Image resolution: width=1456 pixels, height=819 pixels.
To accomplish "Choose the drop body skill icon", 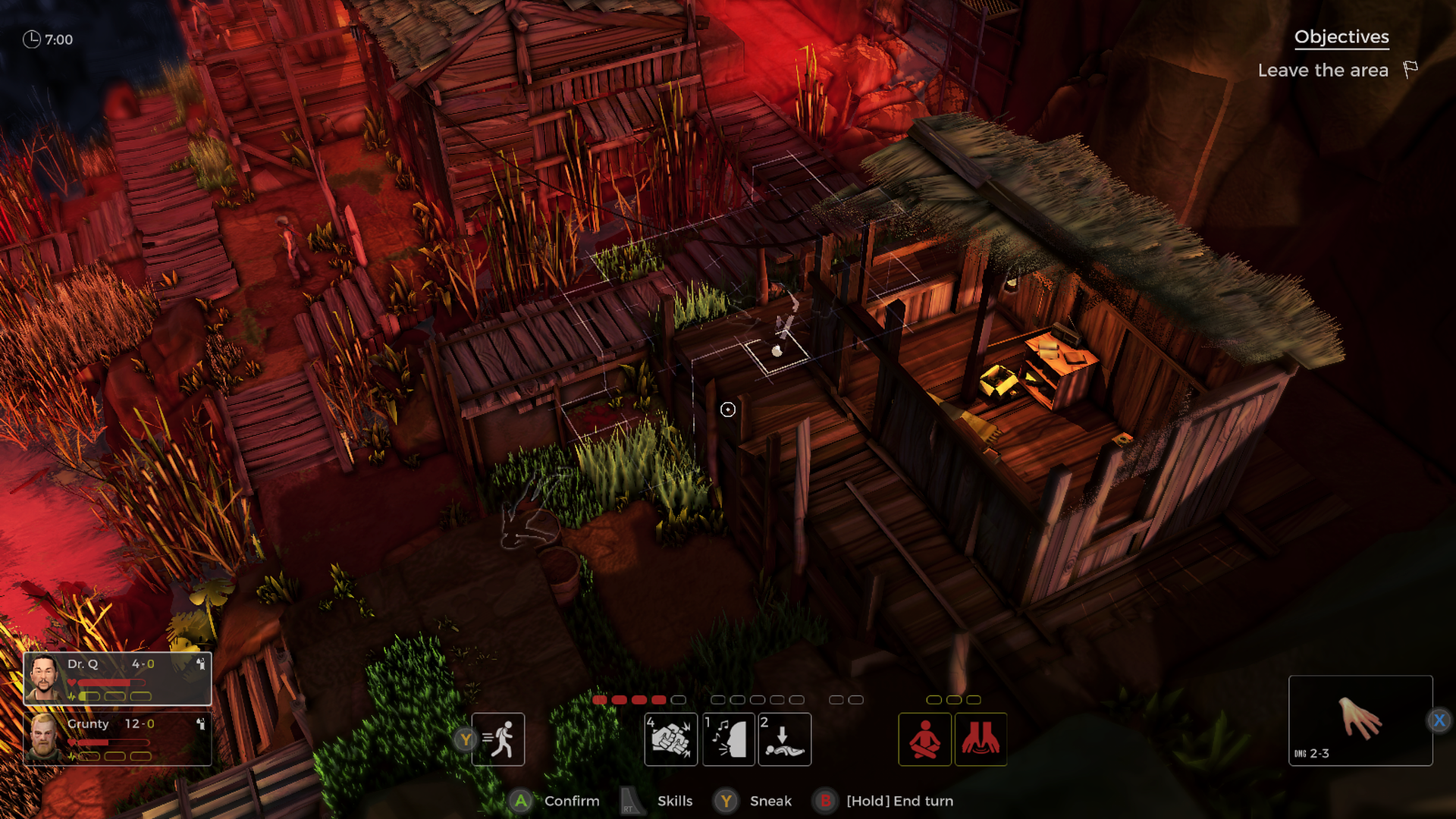I will (x=785, y=739).
